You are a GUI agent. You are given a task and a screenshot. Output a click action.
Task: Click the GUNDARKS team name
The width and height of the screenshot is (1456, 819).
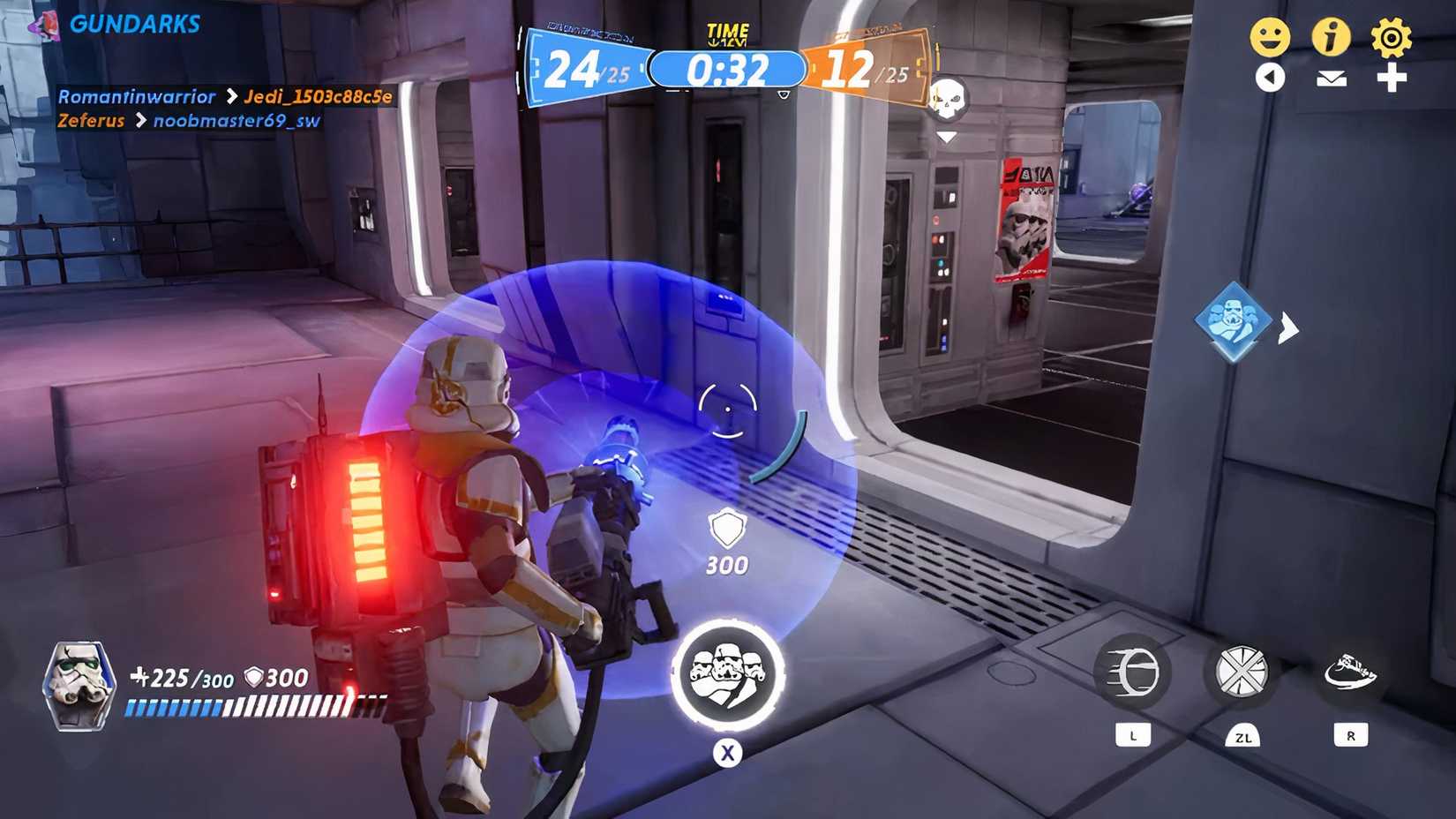(x=135, y=24)
